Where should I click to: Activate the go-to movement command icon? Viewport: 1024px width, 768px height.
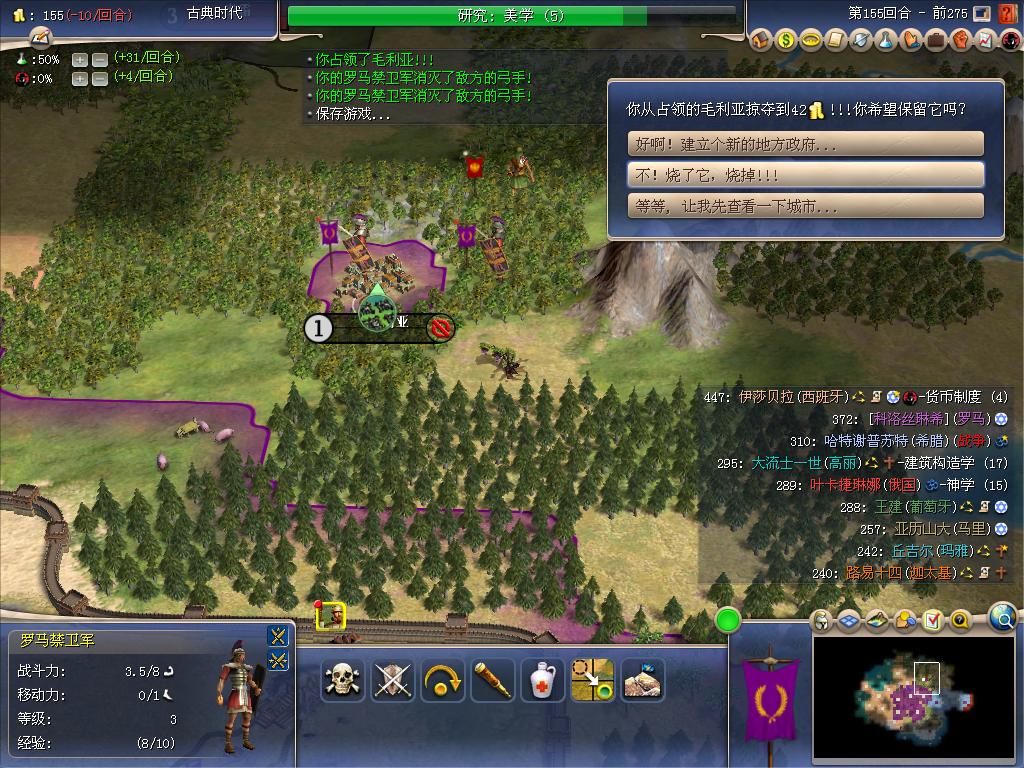(x=593, y=680)
